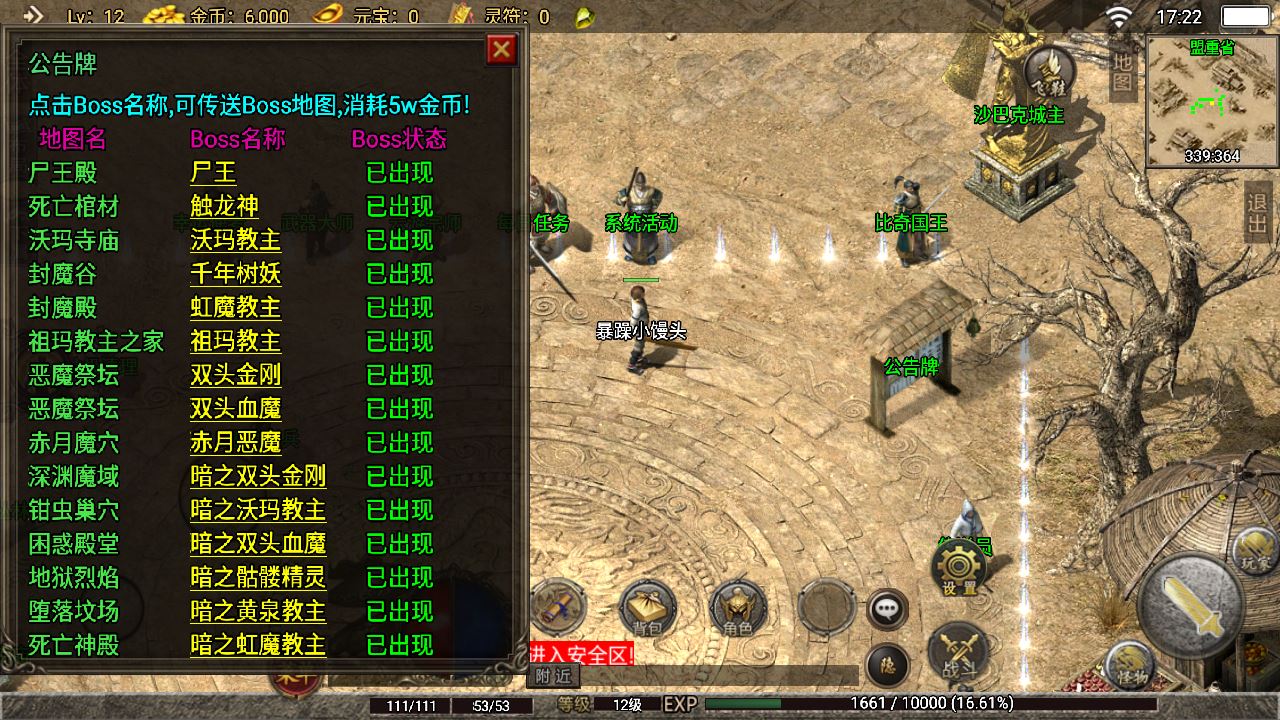This screenshot has height=720, width=1280.
Task: Toggle the 战斗 combat mode button
Action: pos(958,650)
